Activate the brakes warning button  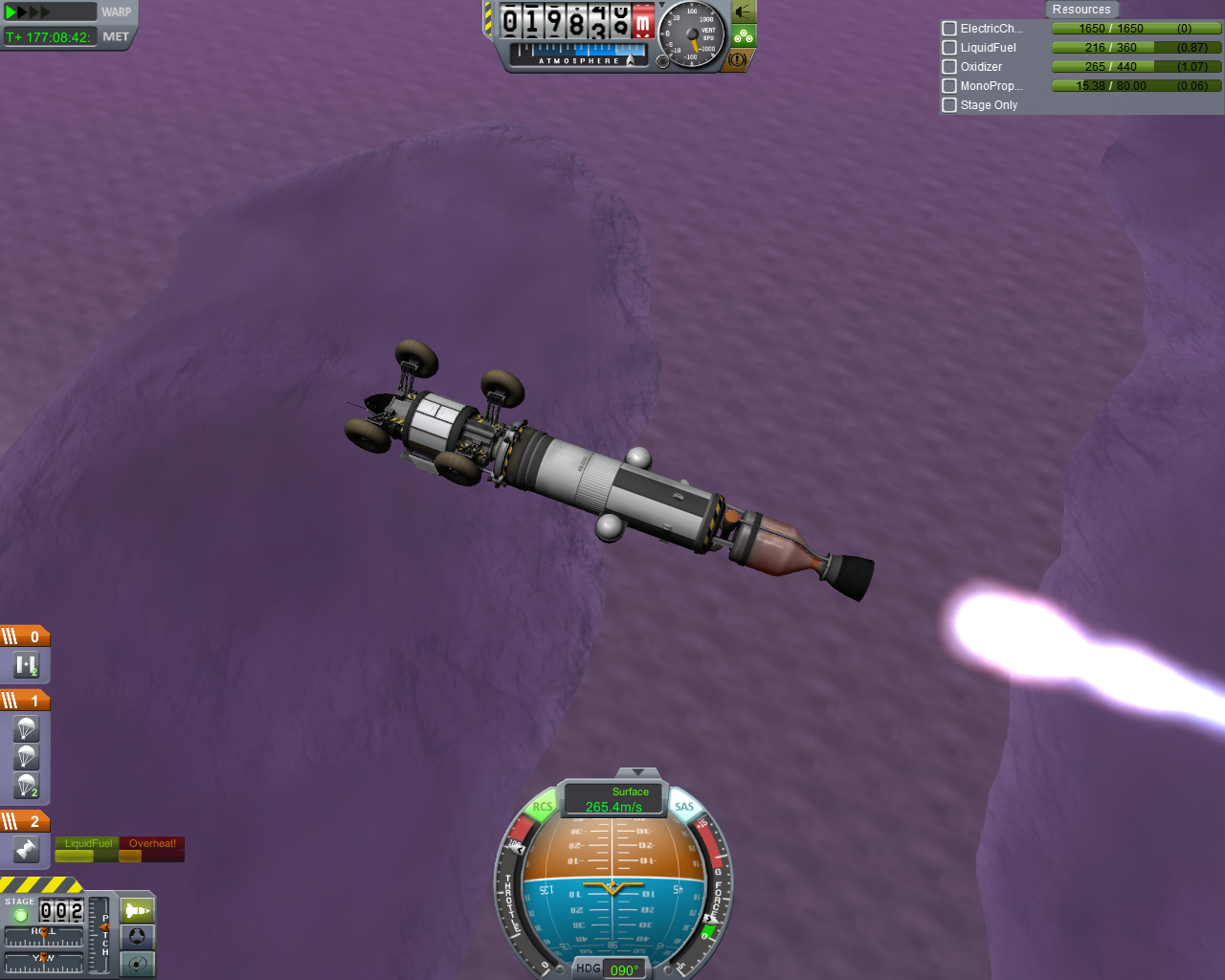coord(737,59)
